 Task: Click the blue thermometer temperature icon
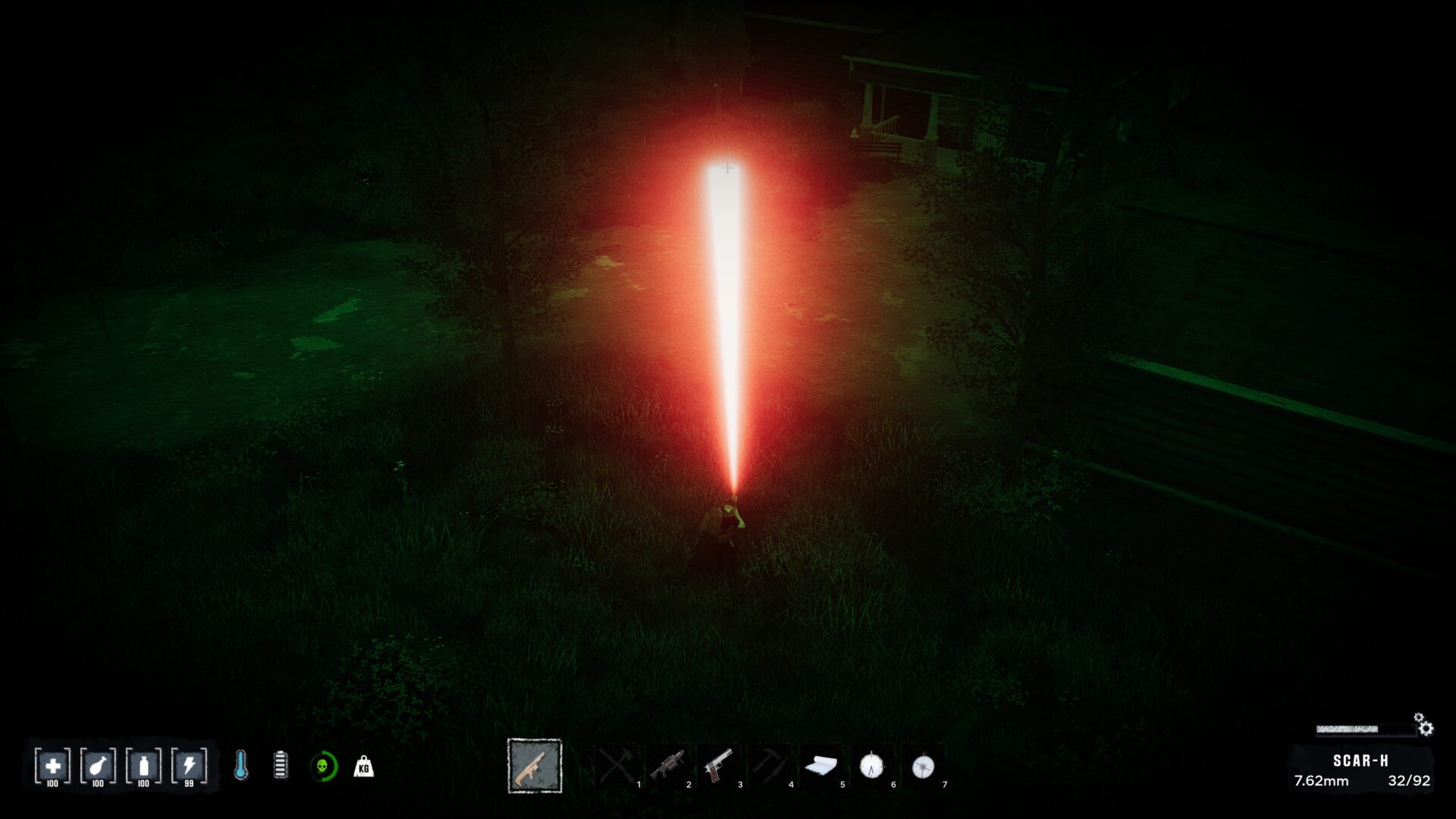240,766
